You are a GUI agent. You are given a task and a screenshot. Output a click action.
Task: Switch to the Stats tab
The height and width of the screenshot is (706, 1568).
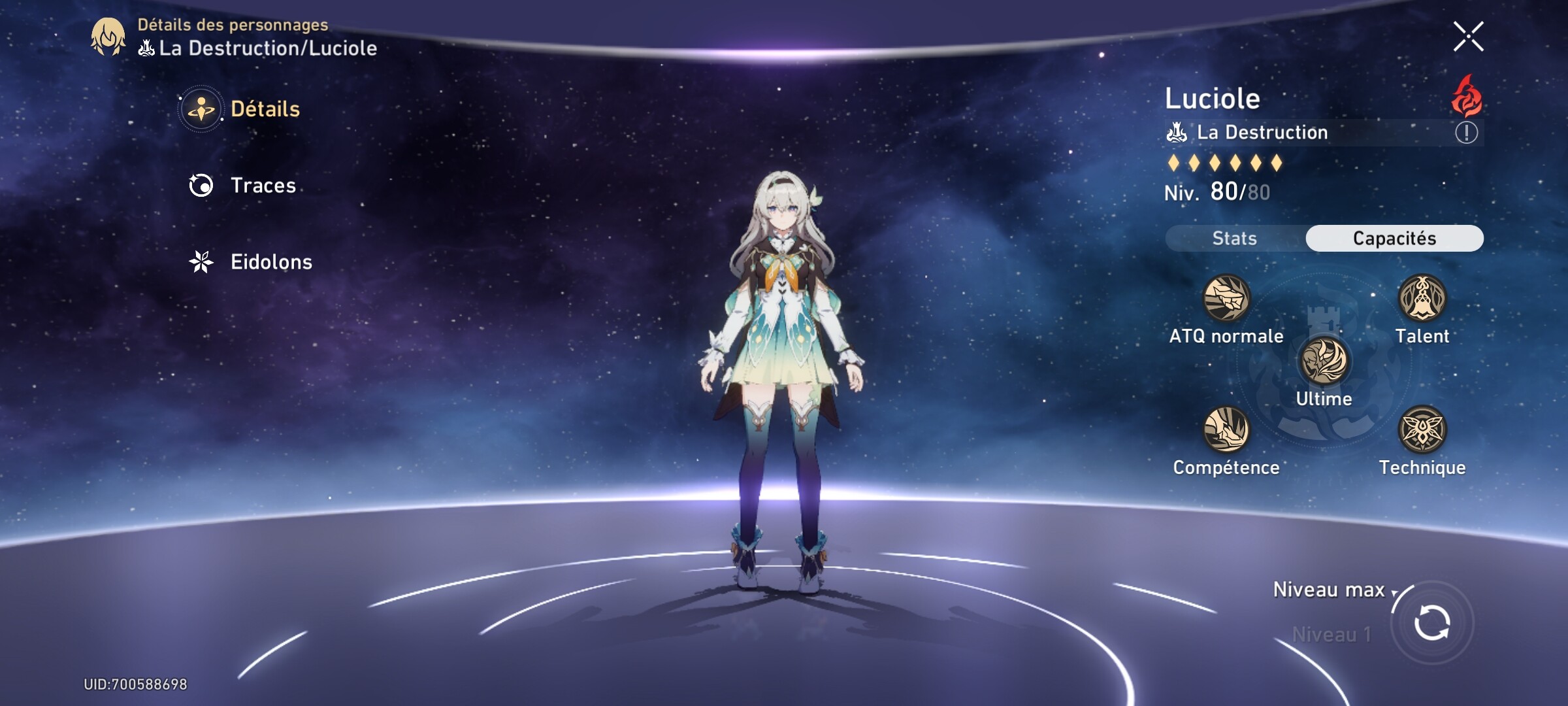point(1233,238)
